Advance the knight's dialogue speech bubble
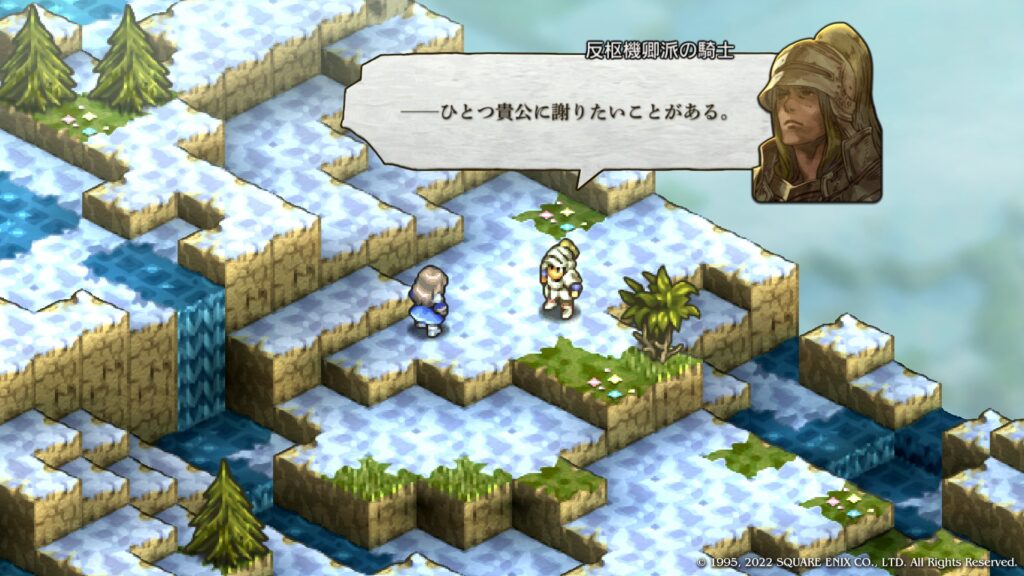Image resolution: width=1024 pixels, height=576 pixels. tap(560, 112)
